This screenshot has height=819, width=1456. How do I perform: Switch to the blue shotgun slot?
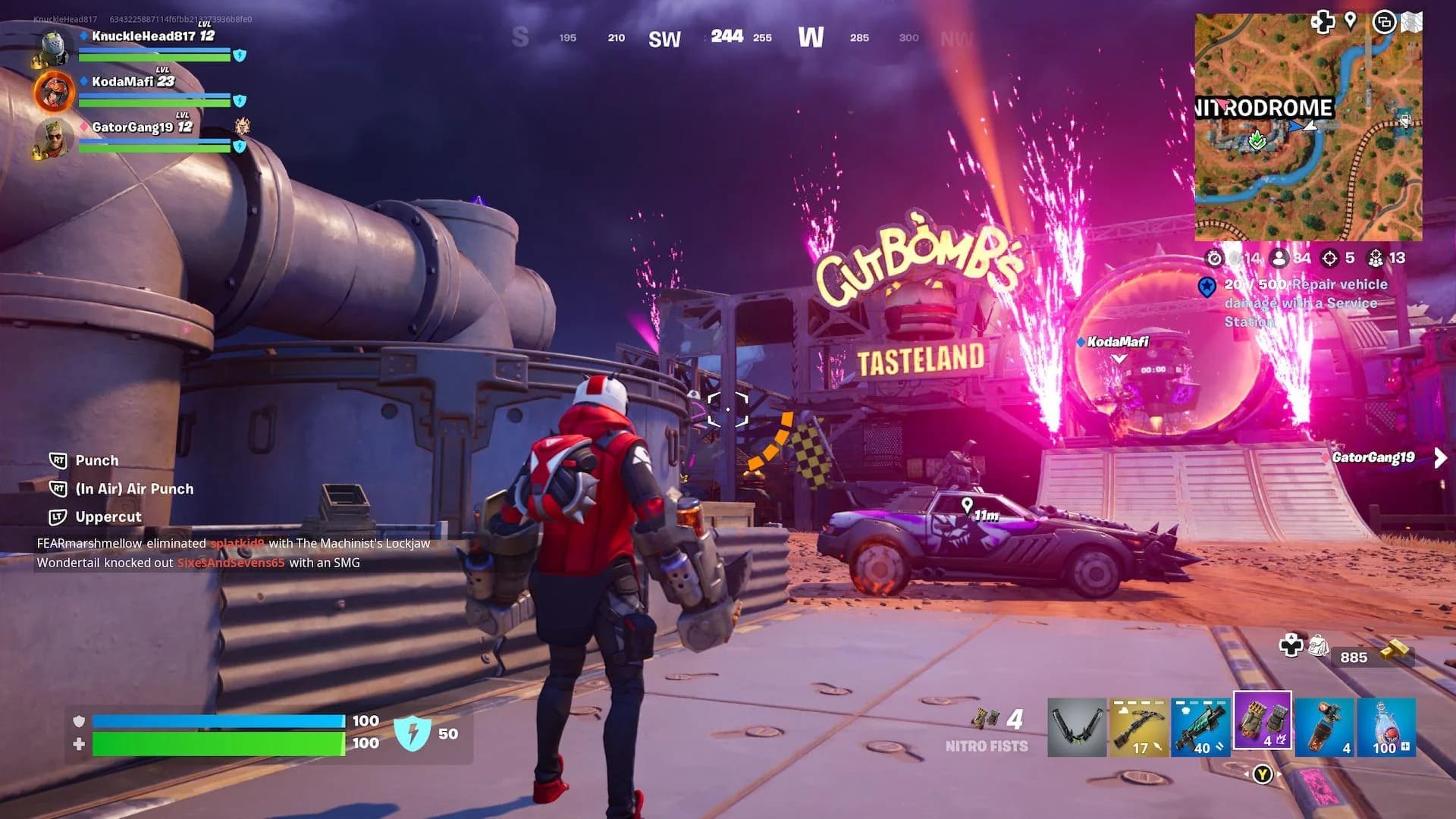click(x=1200, y=728)
